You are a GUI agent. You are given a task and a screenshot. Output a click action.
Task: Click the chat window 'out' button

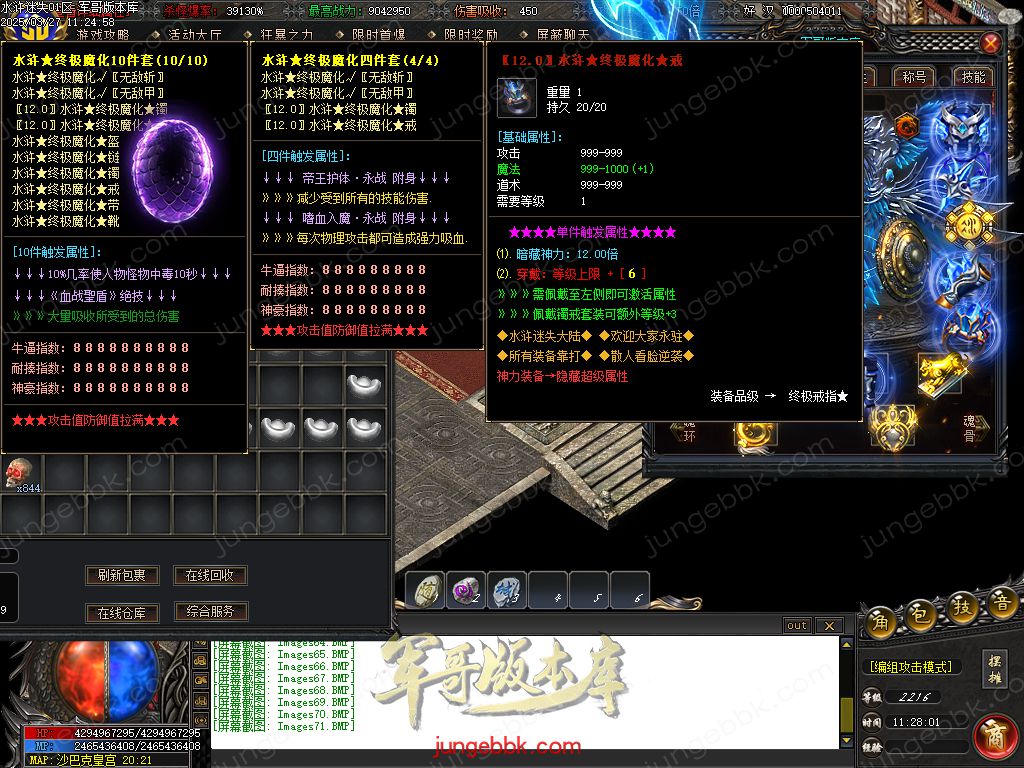click(x=796, y=626)
